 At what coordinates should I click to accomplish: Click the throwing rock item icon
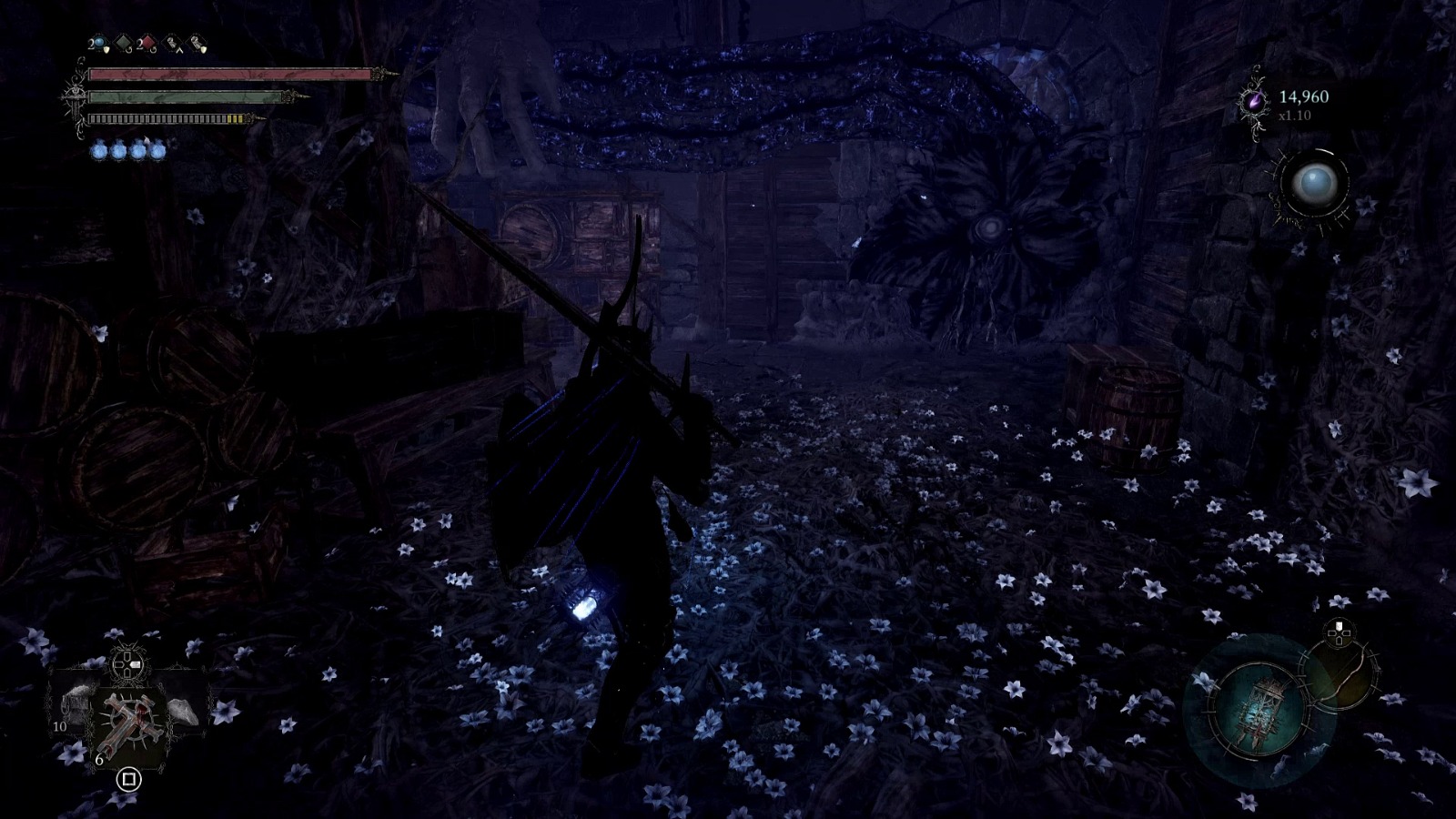click(182, 711)
